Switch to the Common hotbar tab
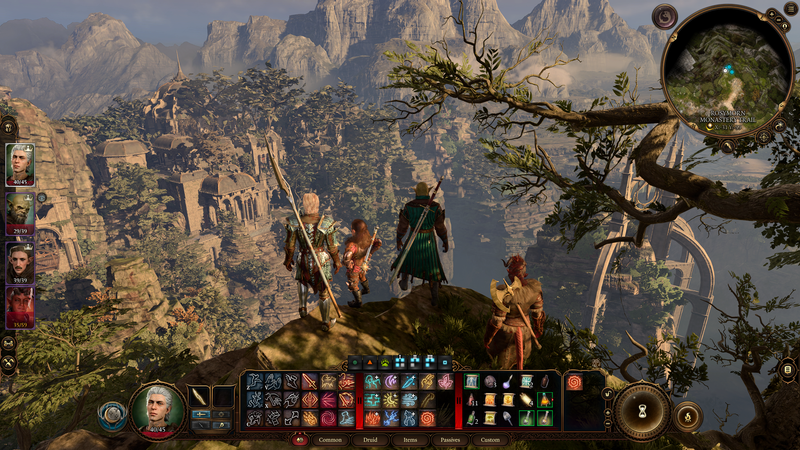This screenshot has height=450, width=800. (x=330, y=439)
